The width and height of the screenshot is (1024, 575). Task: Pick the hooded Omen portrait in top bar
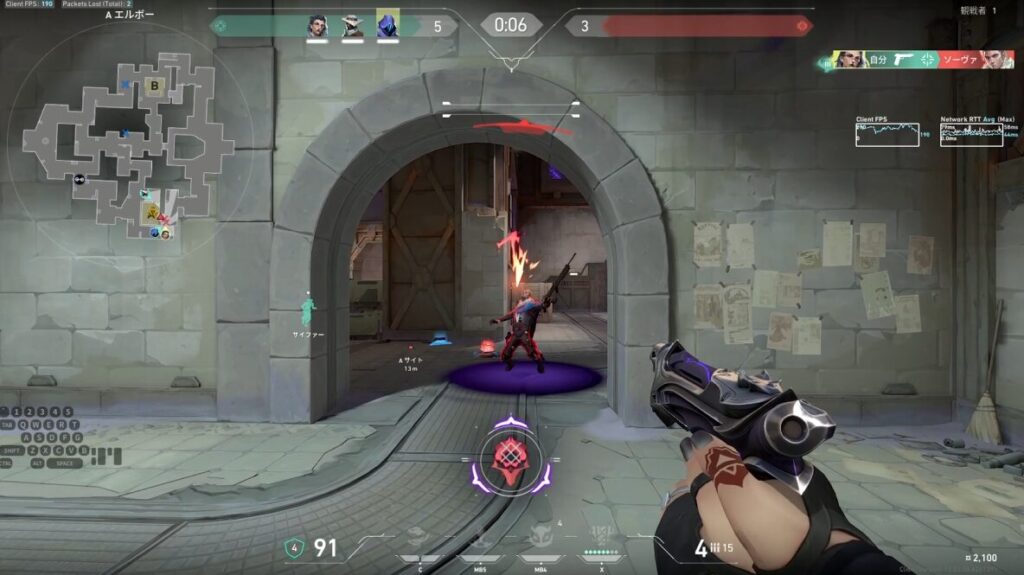pos(387,26)
